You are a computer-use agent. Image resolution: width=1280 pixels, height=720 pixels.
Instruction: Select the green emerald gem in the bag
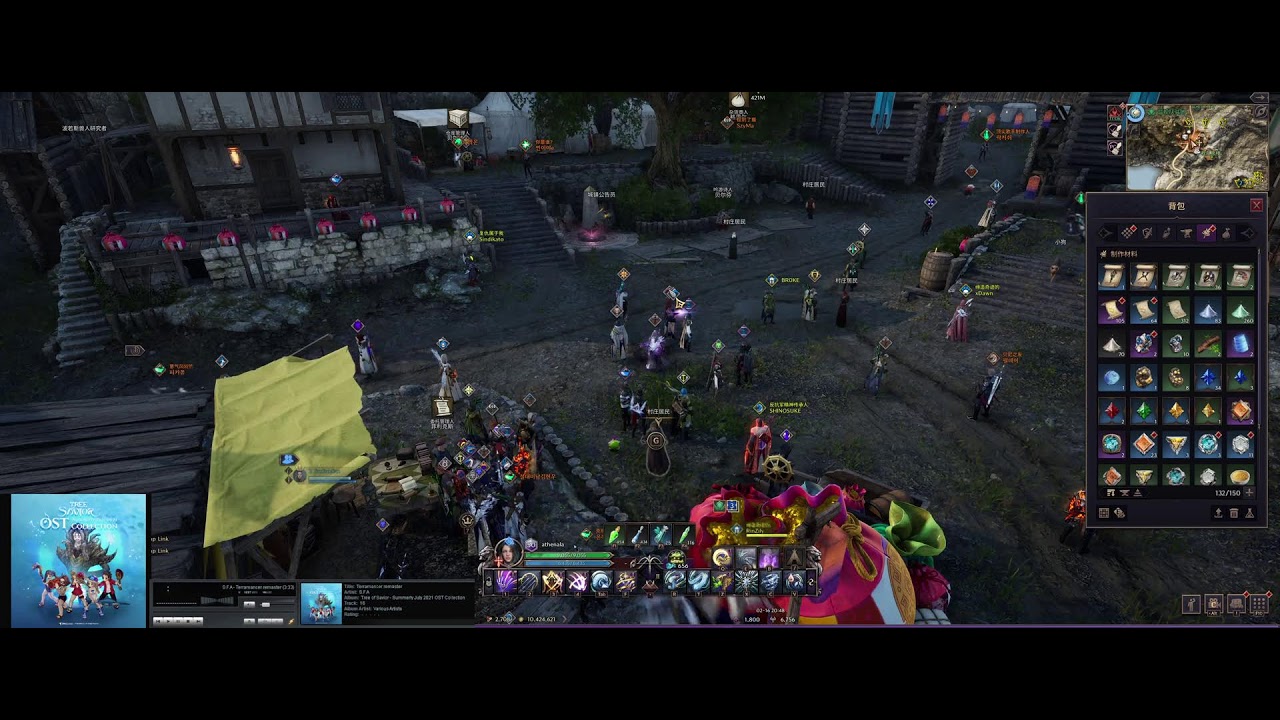(1143, 410)
